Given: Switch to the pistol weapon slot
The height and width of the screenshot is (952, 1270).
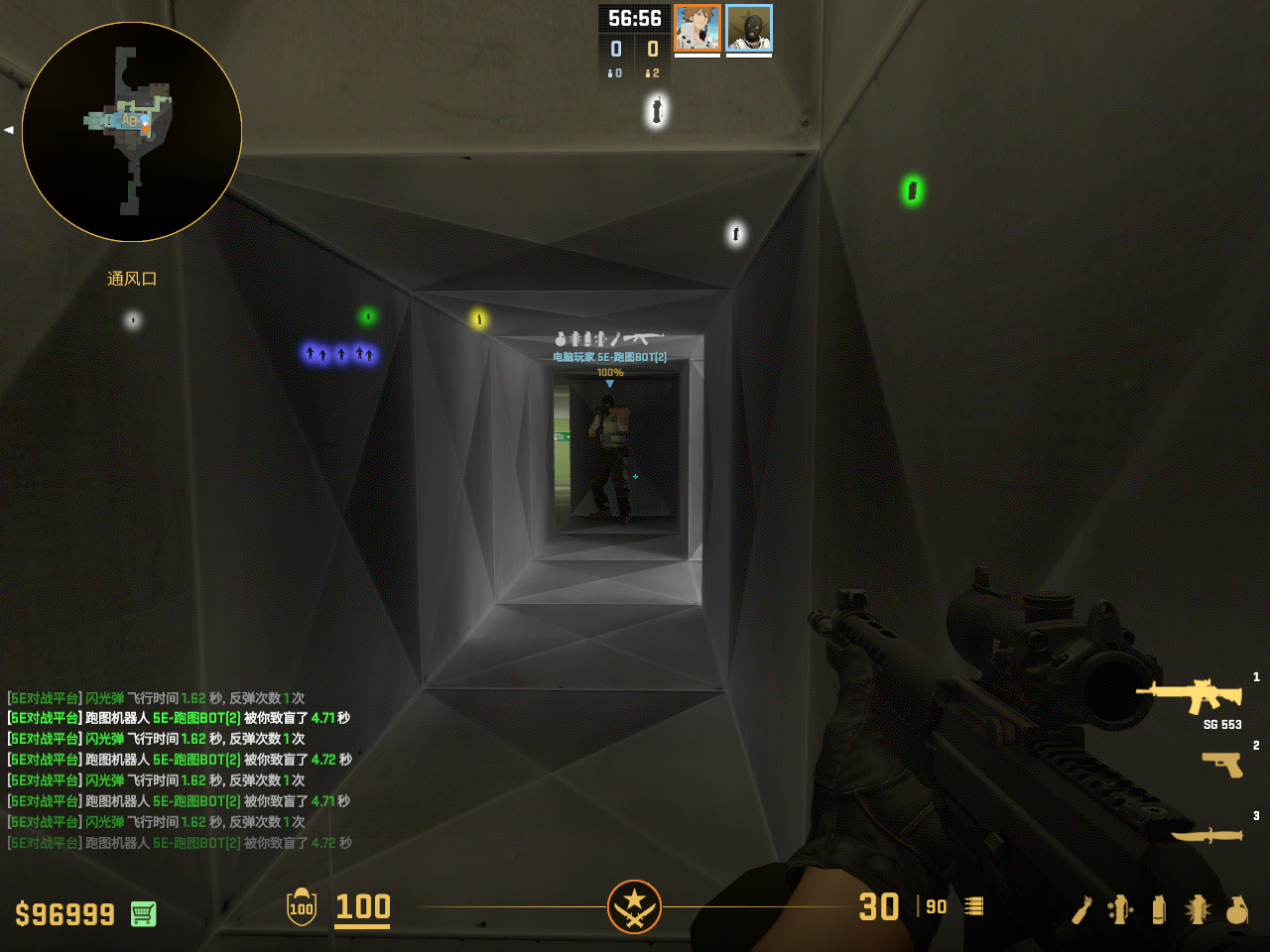Looking at the screenshot, I should 1222,764.
